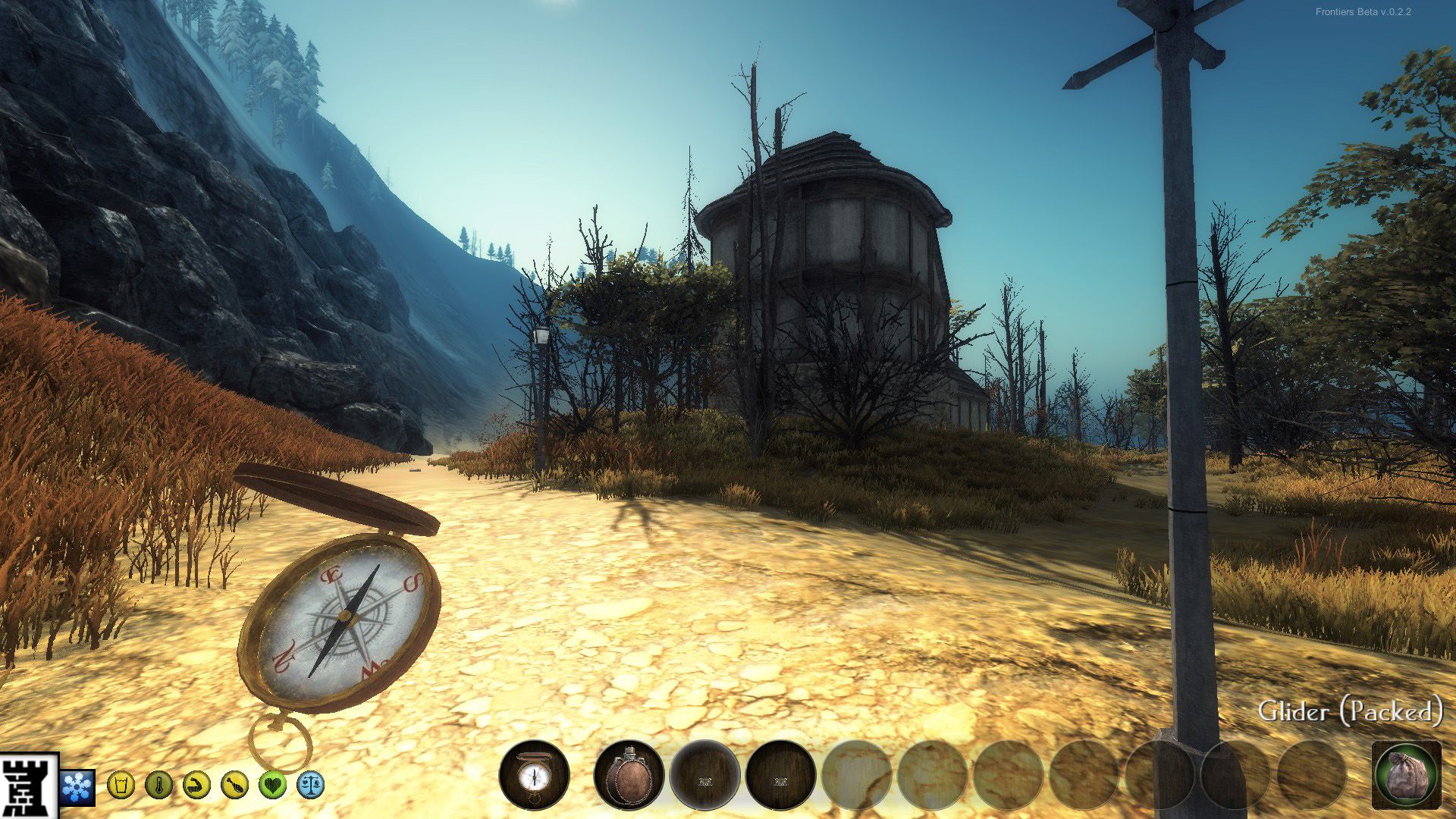Check the drumstick hunger icon
The height and width of the screenshot is (819, 1456).
(x=234, y=784)
